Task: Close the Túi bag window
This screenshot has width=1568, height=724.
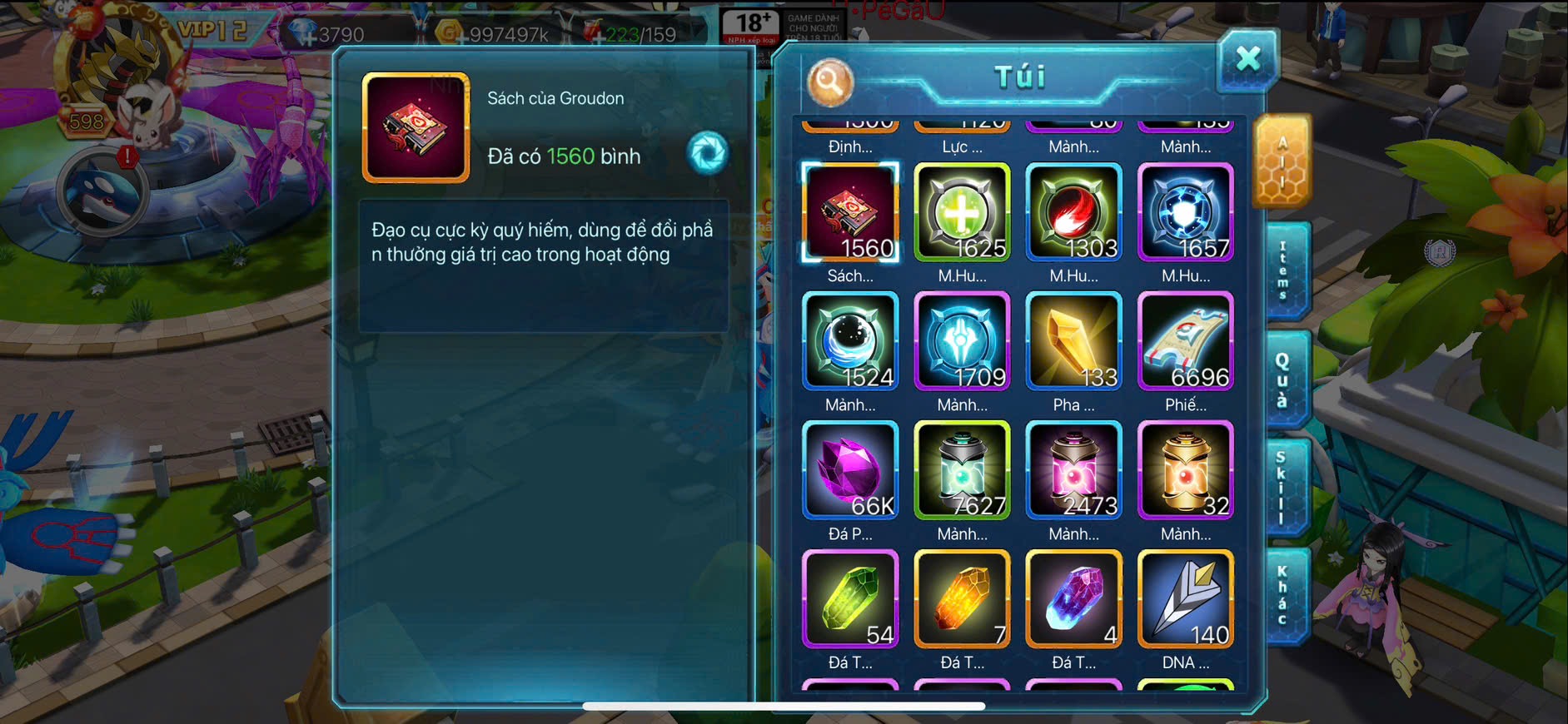Action: [1247, 60]
